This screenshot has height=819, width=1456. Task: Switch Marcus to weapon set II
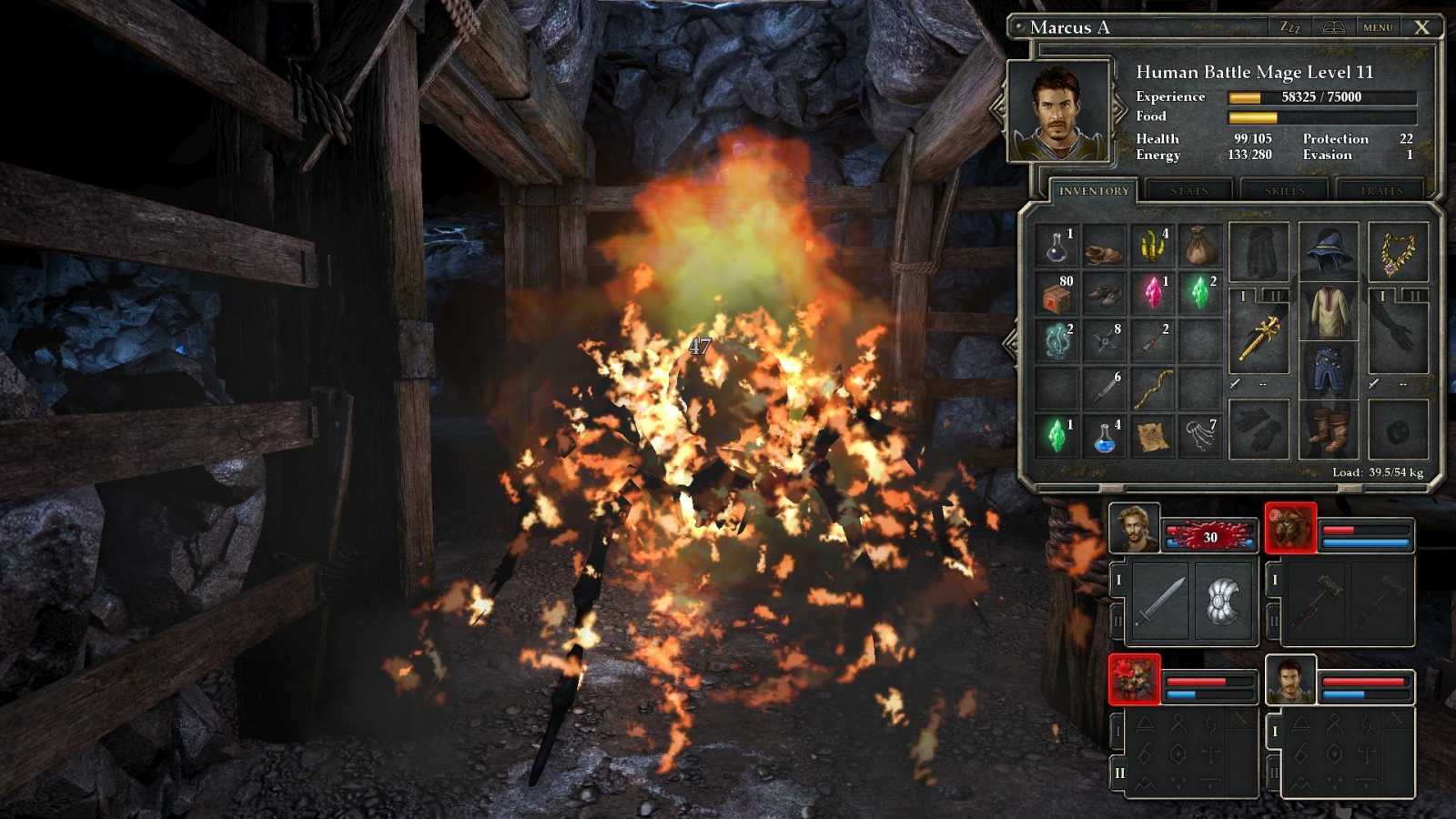[1273, 296]
